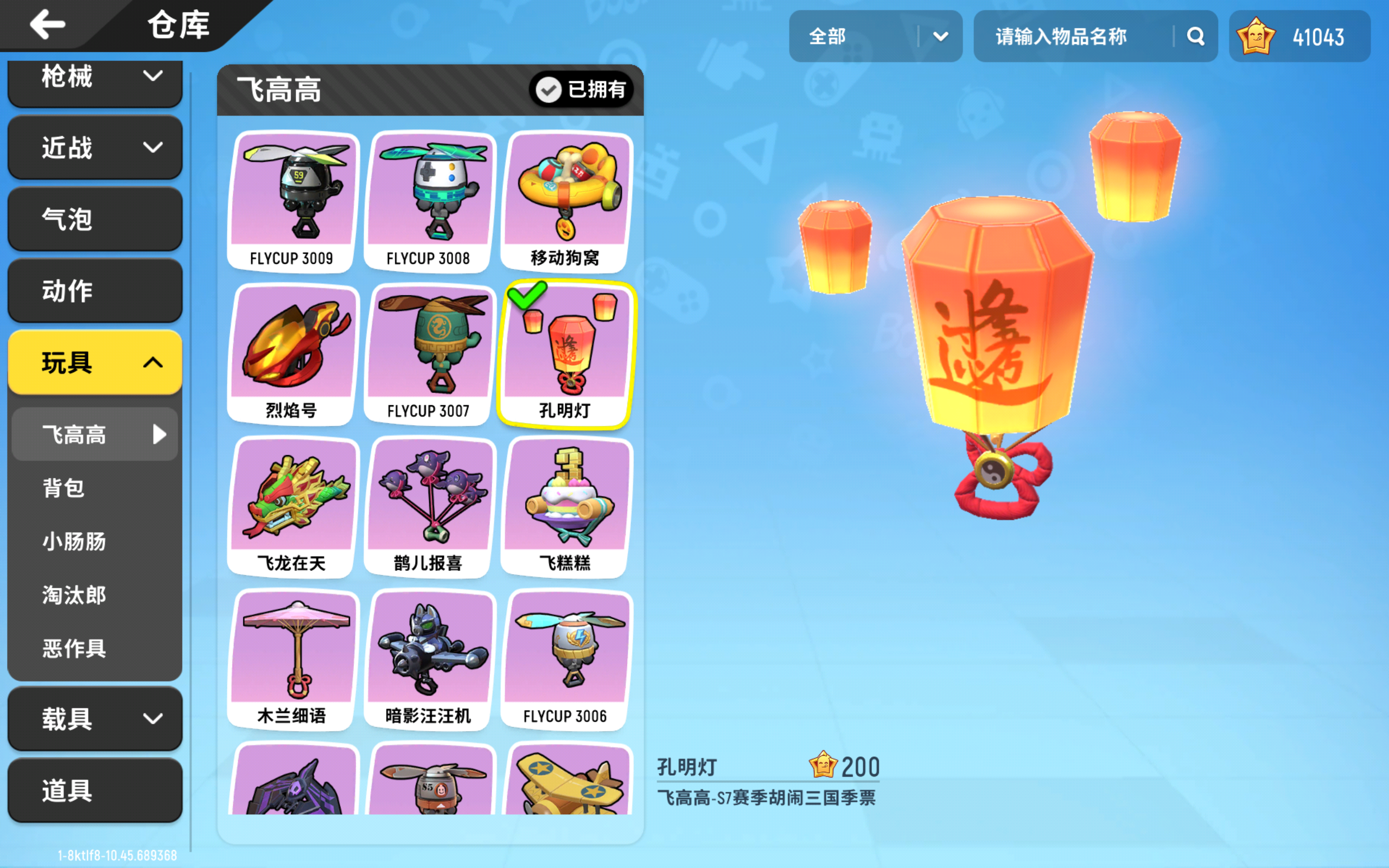This screenshot has height=868, width=1389.
Task: Open the 全部 category dropdown
Action: [876, 36]
